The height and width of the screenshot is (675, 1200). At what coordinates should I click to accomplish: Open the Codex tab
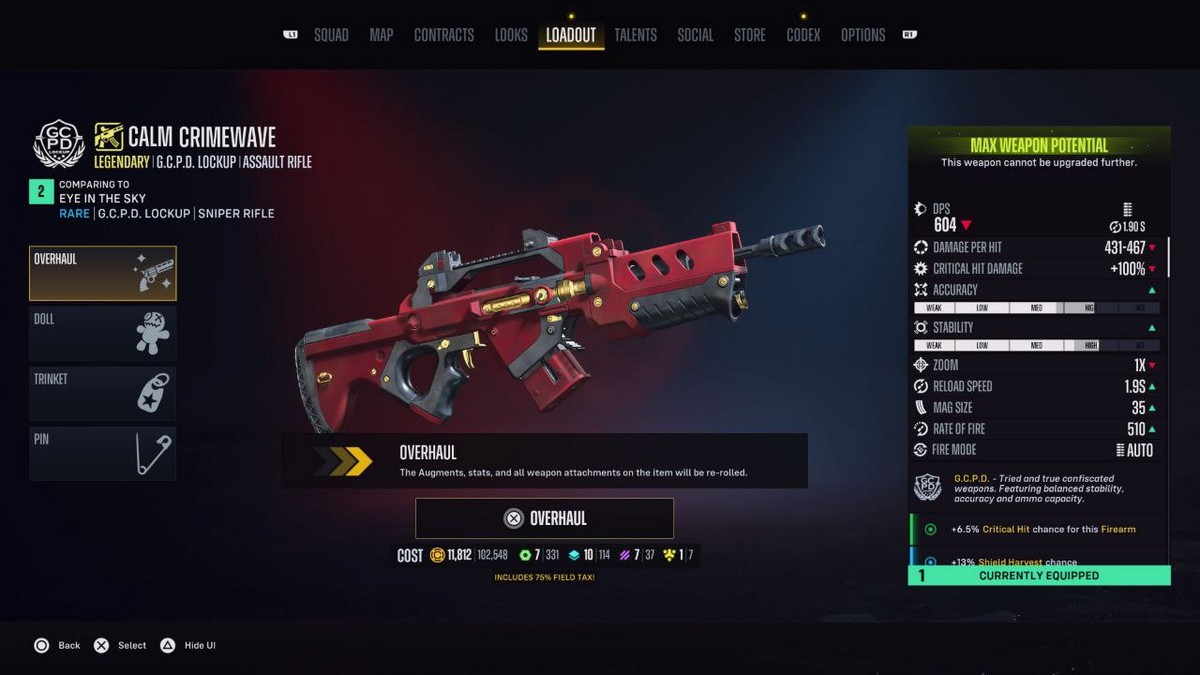[803, 35]
